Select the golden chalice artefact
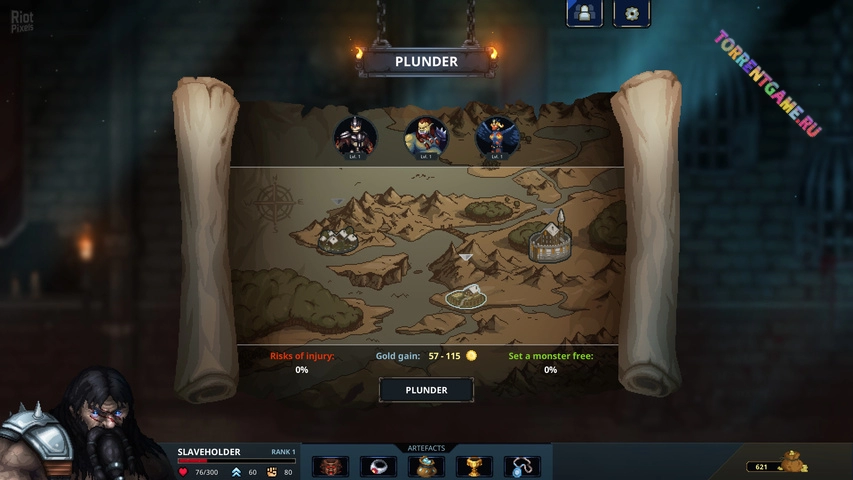Viewport: 853px width, 480px height. [x=474, y=466]
